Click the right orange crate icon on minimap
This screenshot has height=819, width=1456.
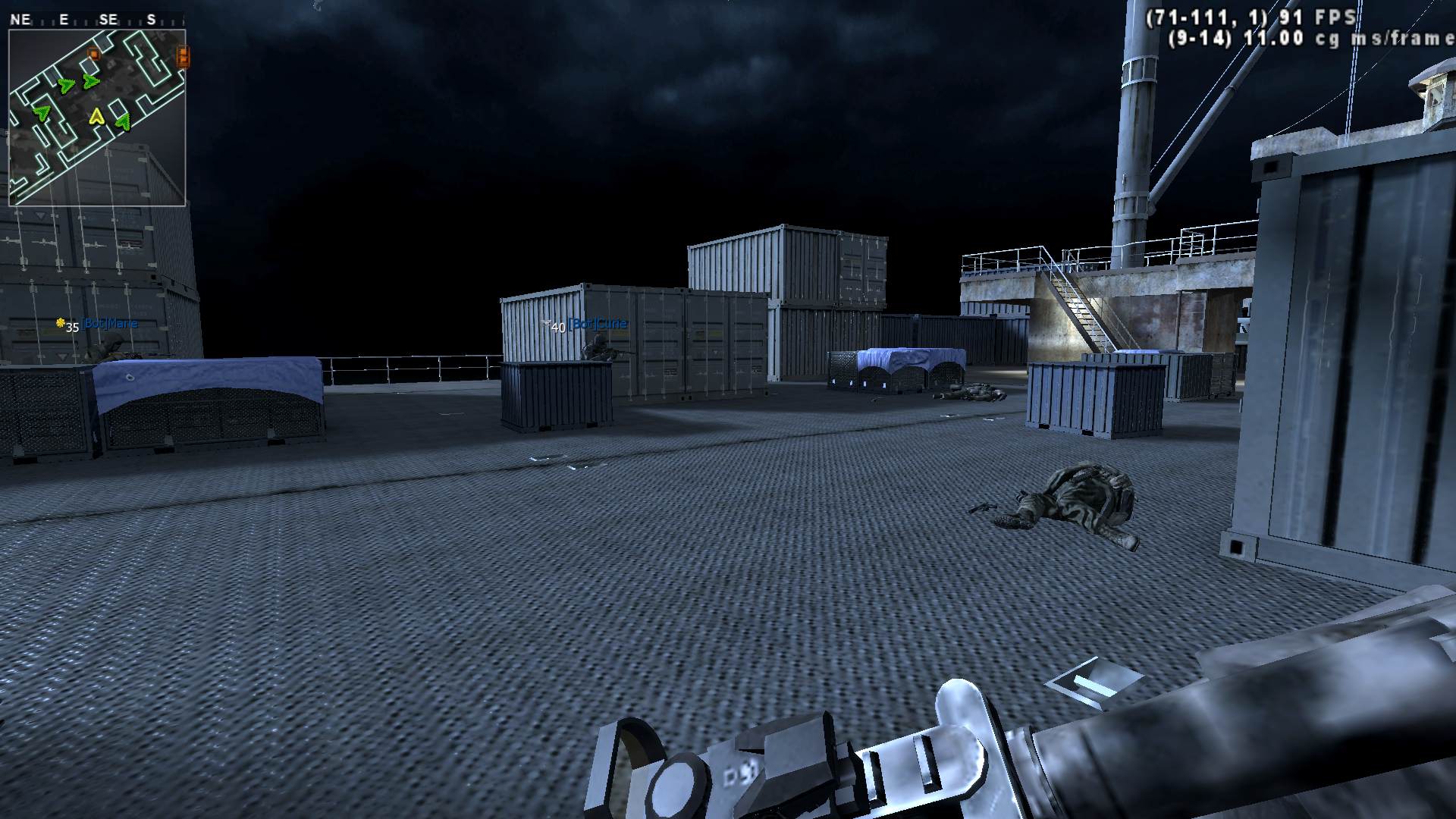(x=183, y=57)
